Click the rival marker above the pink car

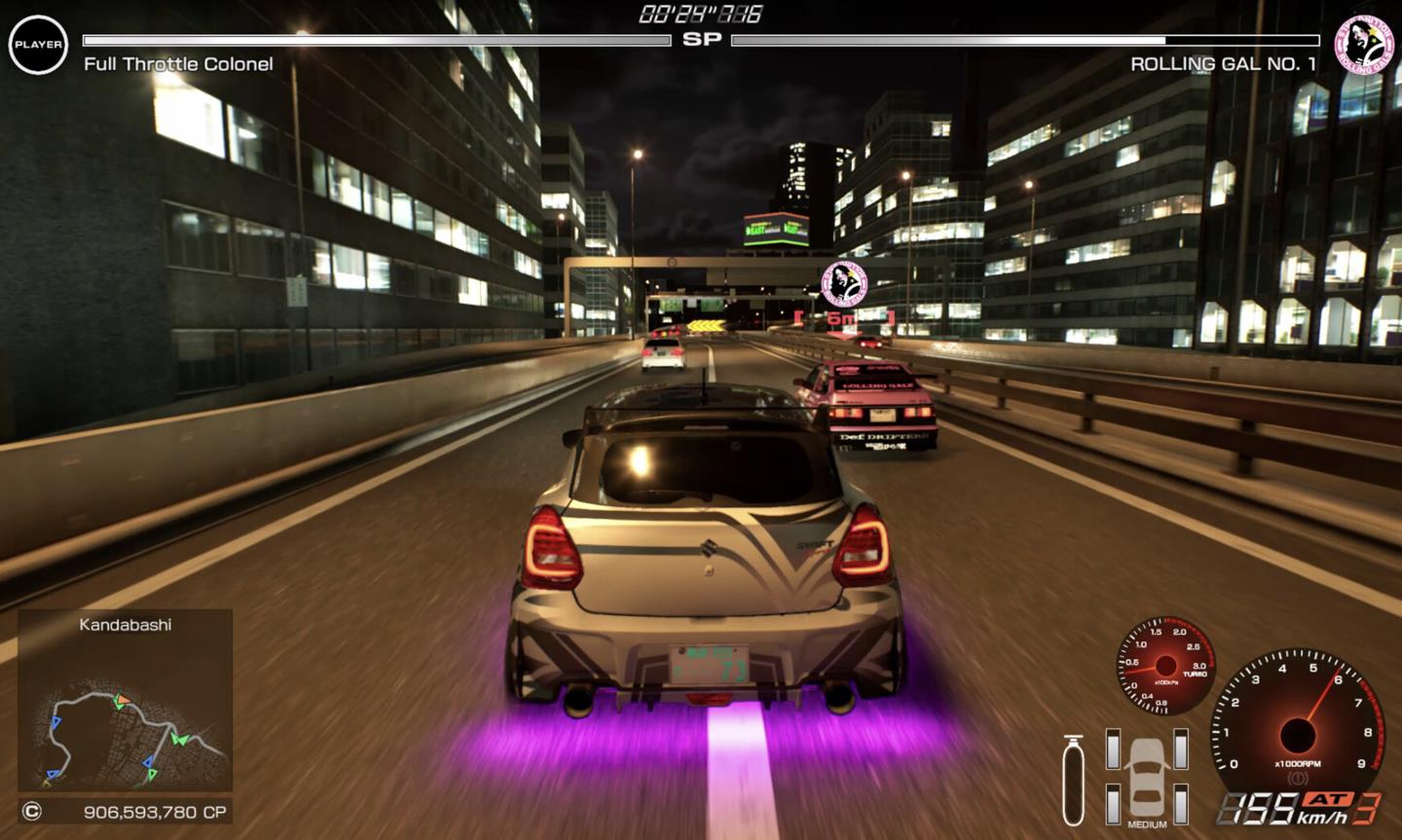[x=844, y=284]
